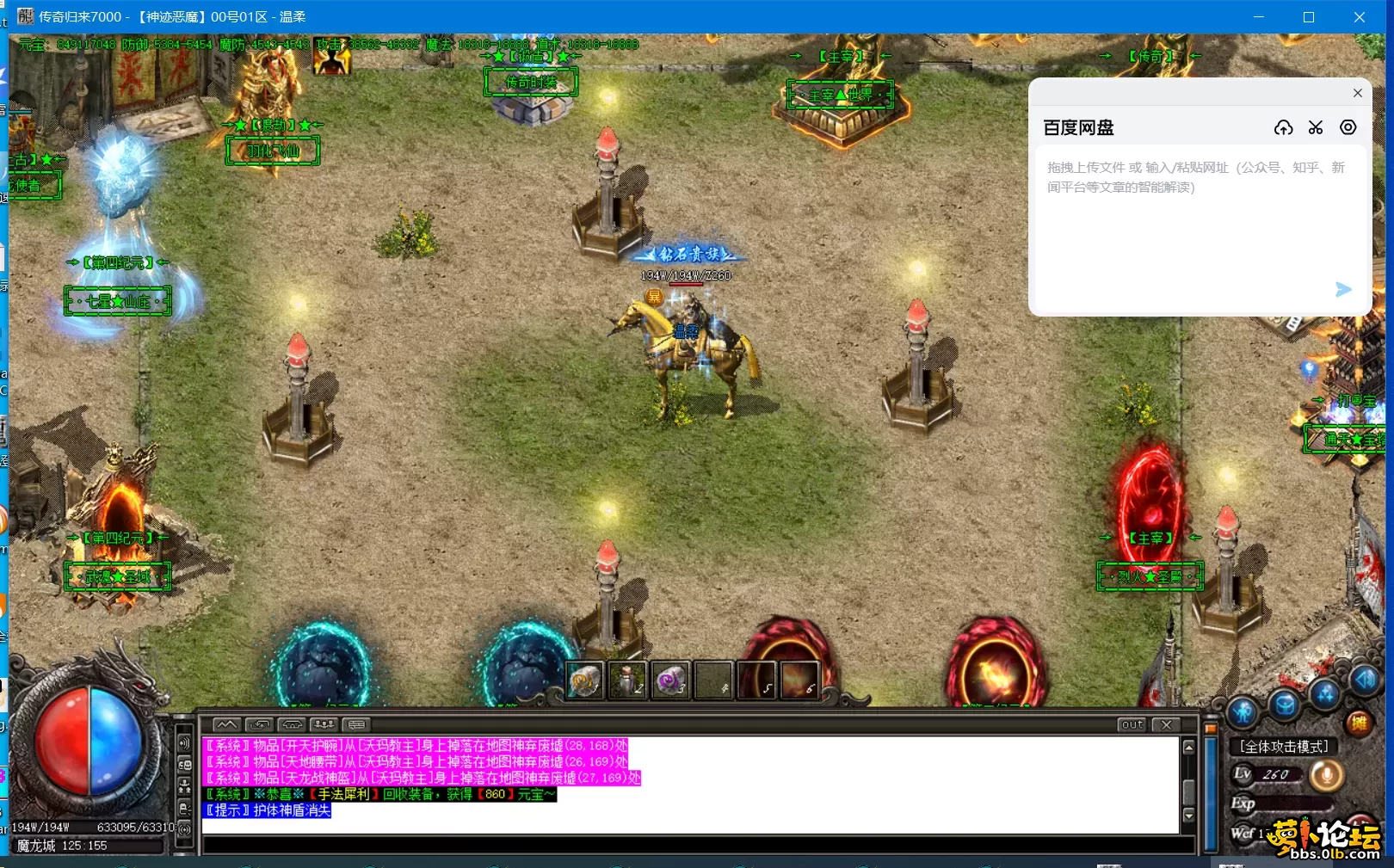Select the scissors tool in Baidu Netdisk panel
The height and width of the screenshot is (868, 1394).
(x=1316, y=127)
